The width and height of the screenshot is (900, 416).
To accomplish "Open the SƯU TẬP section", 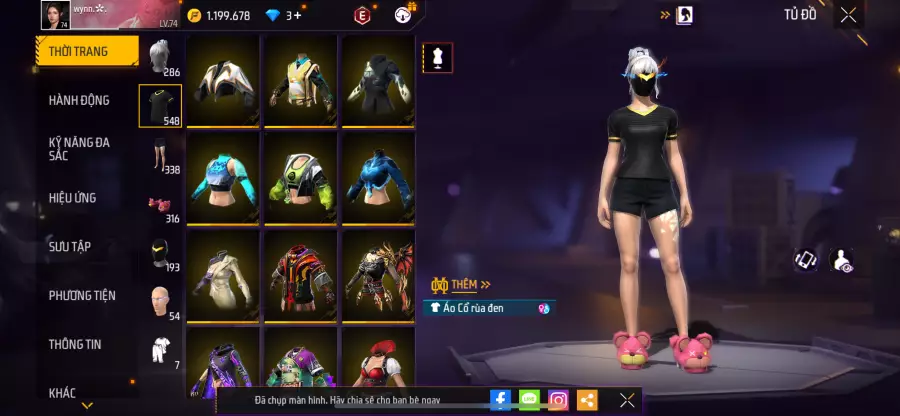I will (x=70, y=246).
